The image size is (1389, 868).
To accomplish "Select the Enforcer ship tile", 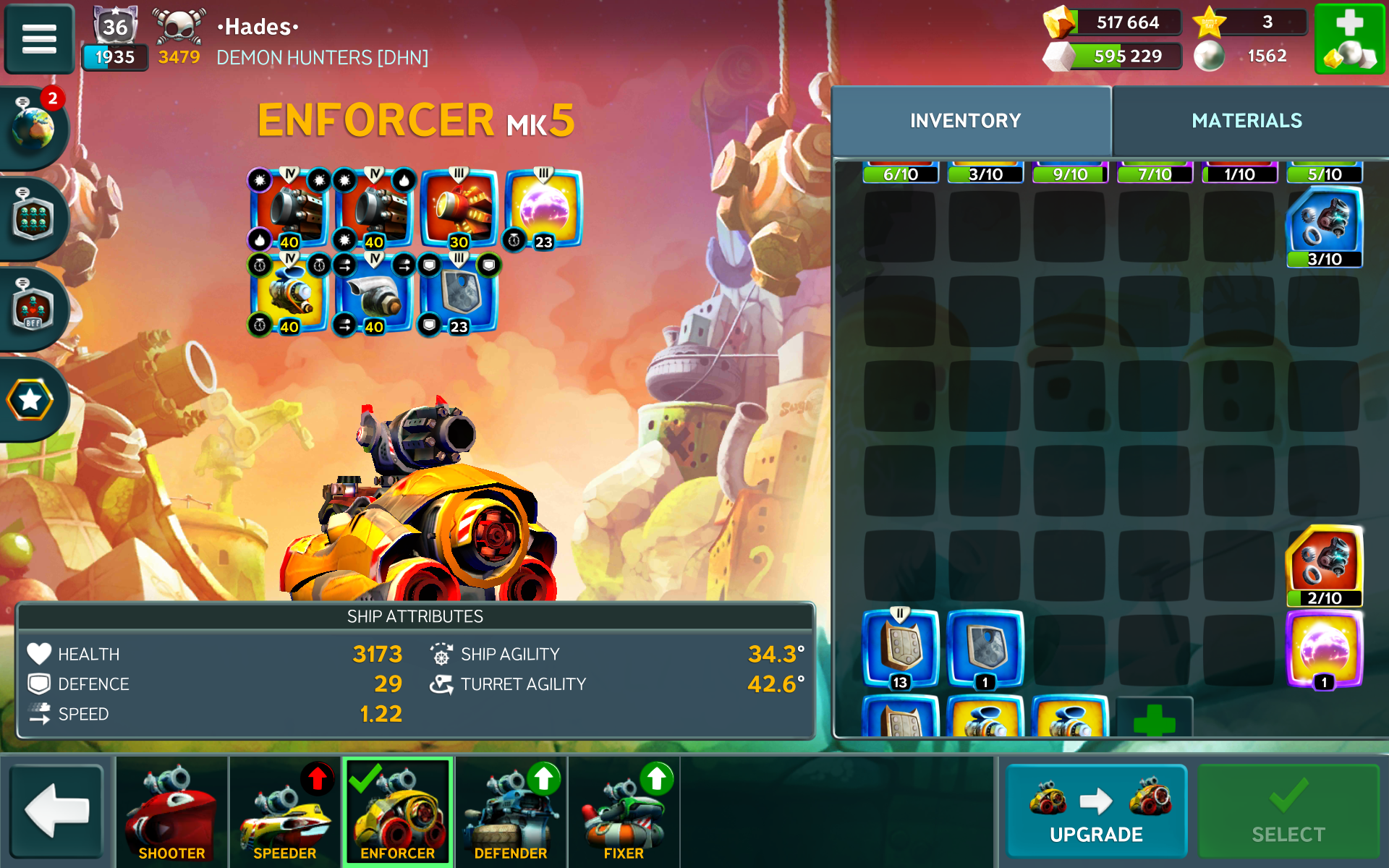I will tap(398, 811).
